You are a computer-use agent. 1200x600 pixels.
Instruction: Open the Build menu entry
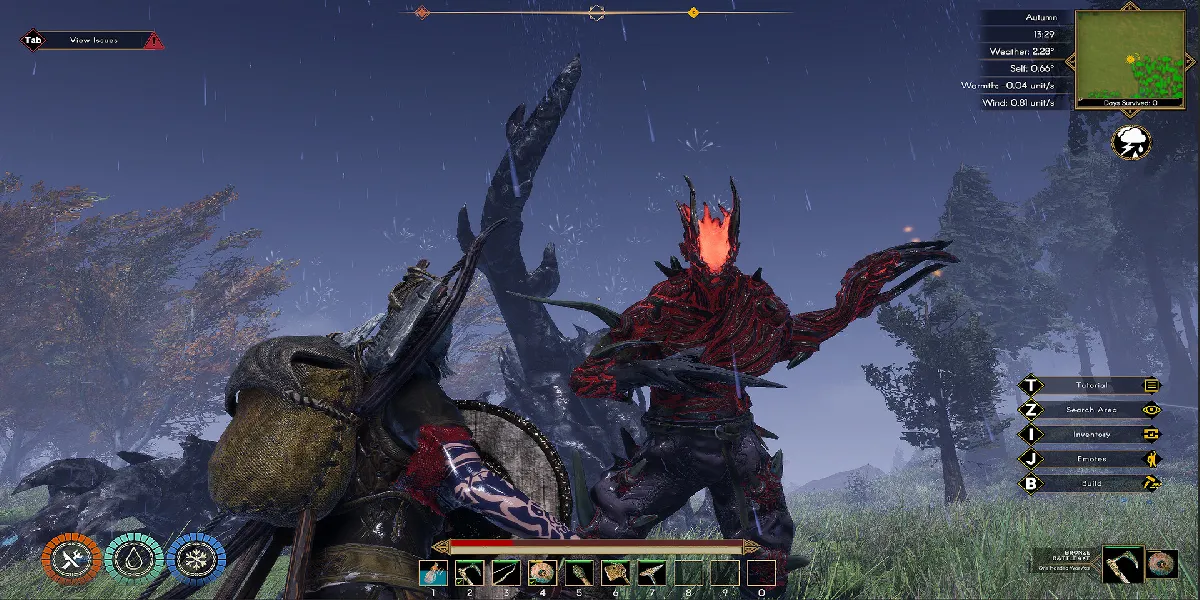pyautogui.click(x=1090, y=483)
